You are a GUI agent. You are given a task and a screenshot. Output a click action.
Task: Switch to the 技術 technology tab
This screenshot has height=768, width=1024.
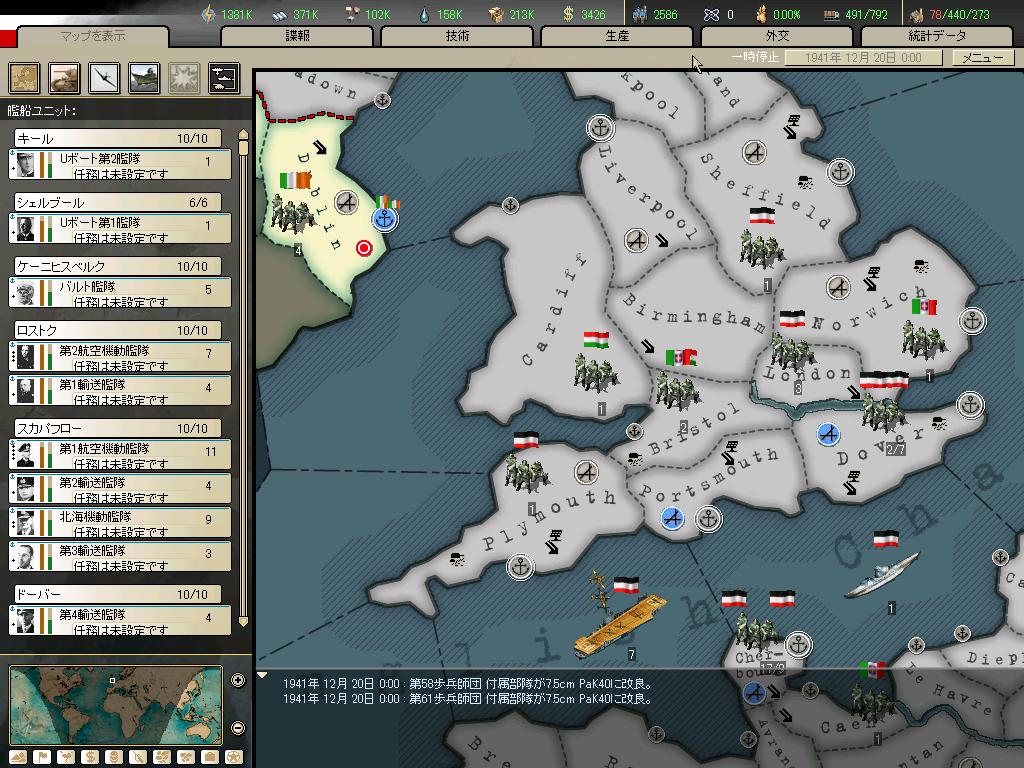[457, 36]
